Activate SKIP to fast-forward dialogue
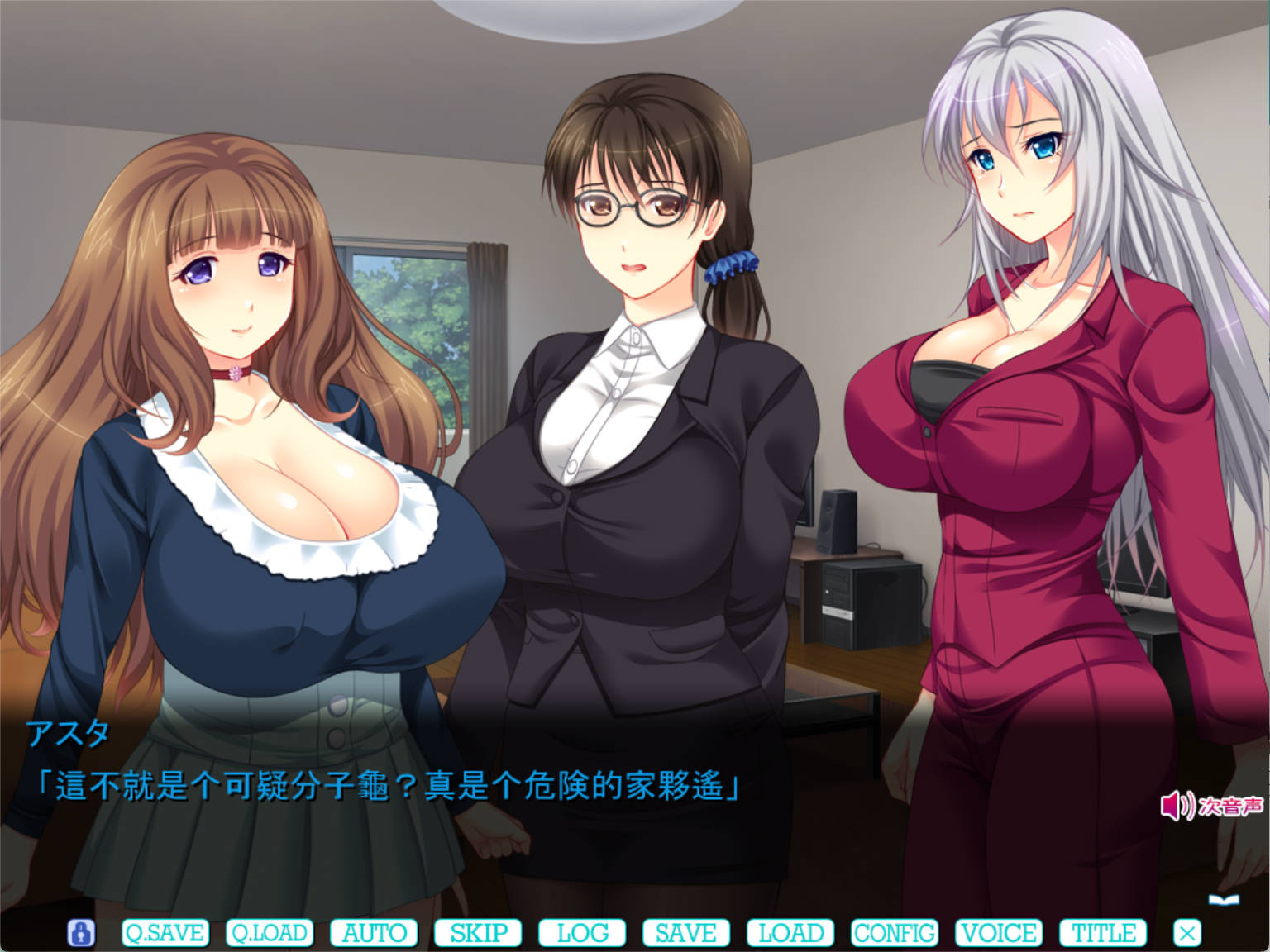Image resolution: width=1270 pixels, height=952 pixels. click(478, 933)
